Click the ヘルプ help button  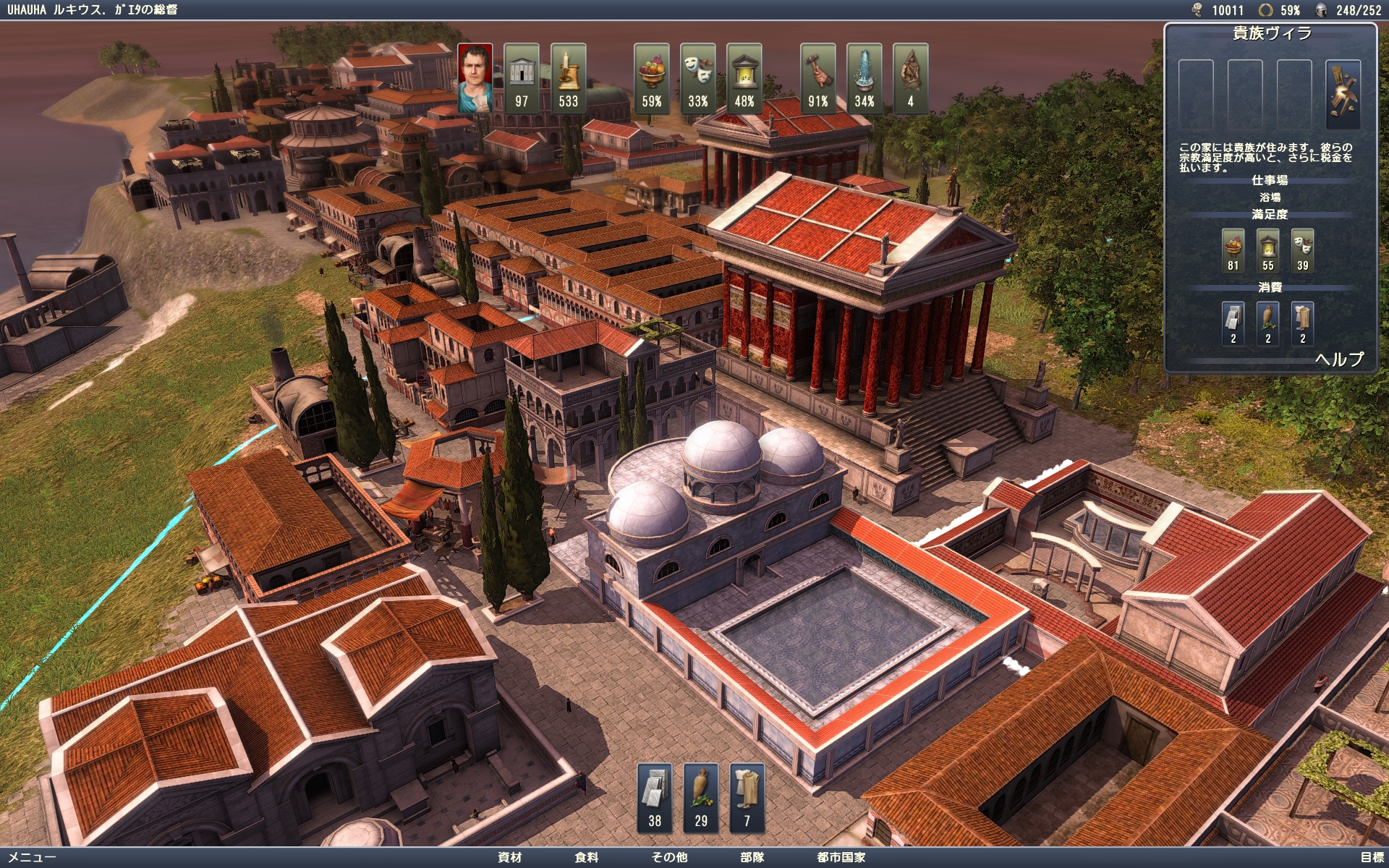[1339, 359]
